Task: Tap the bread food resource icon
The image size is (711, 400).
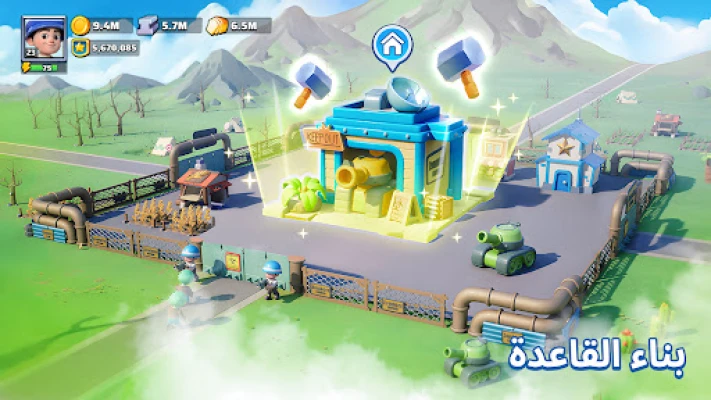Action: click(217, 26)
